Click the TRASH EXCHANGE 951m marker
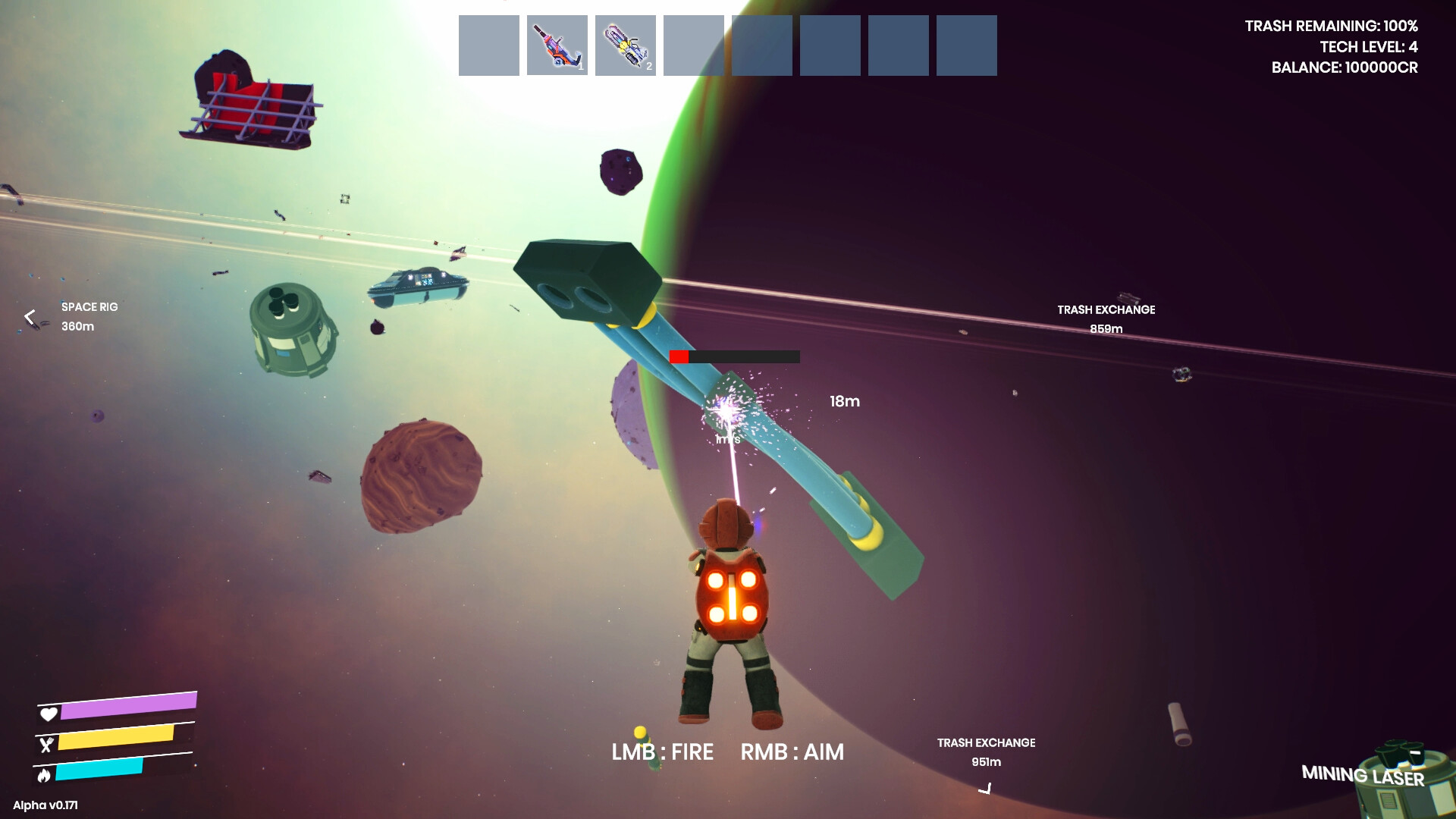 (986, 752)
